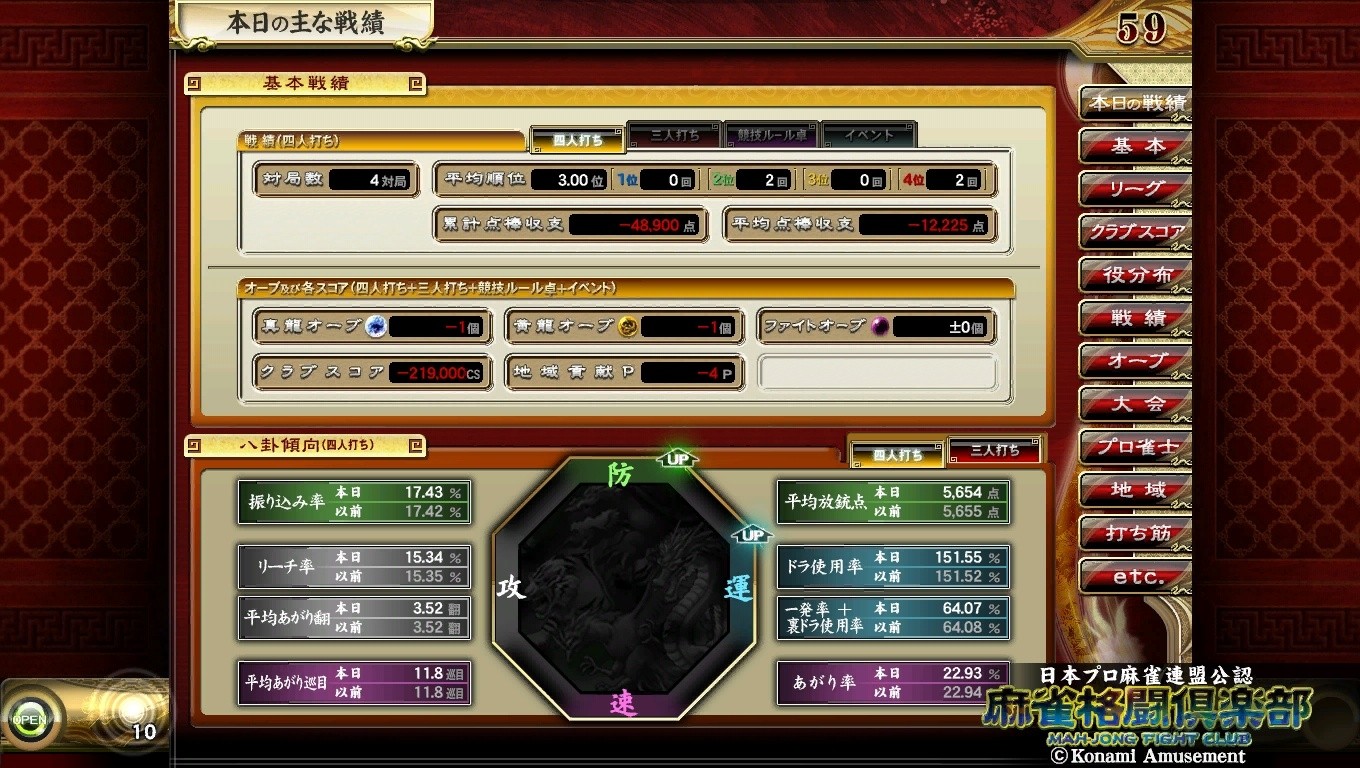Open the 地域 sidebar icon
Image resolution: width=1360 pixels, height=768 pixels.
[1135, 490]
